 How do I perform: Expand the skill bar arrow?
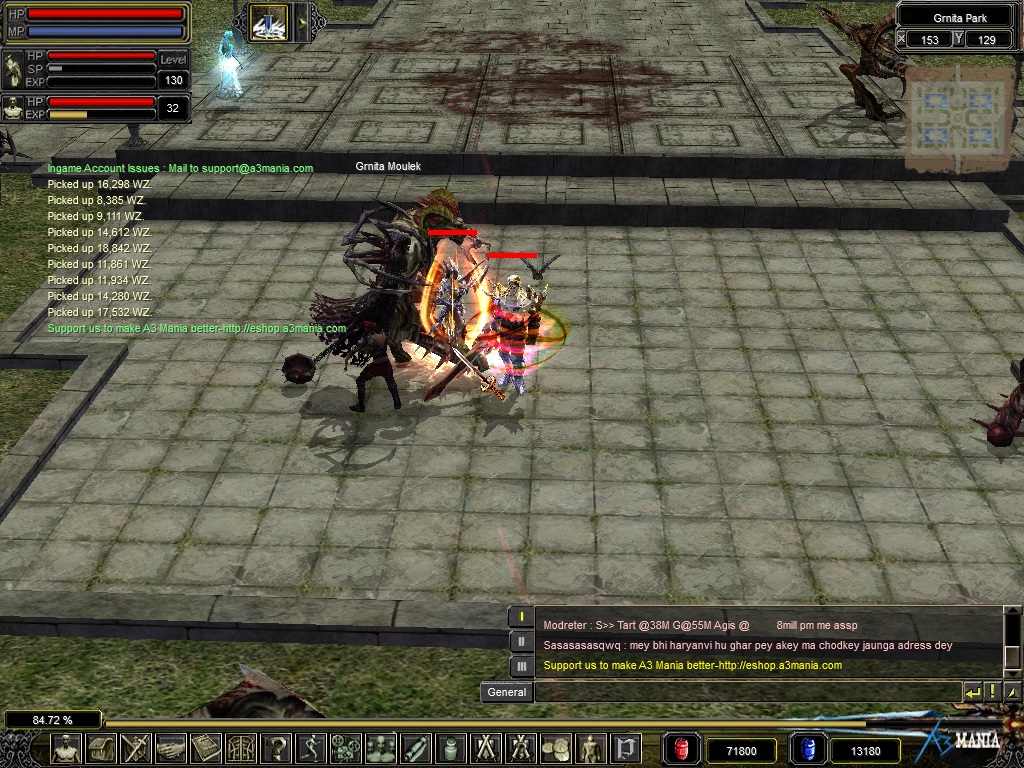click(301, 21)
